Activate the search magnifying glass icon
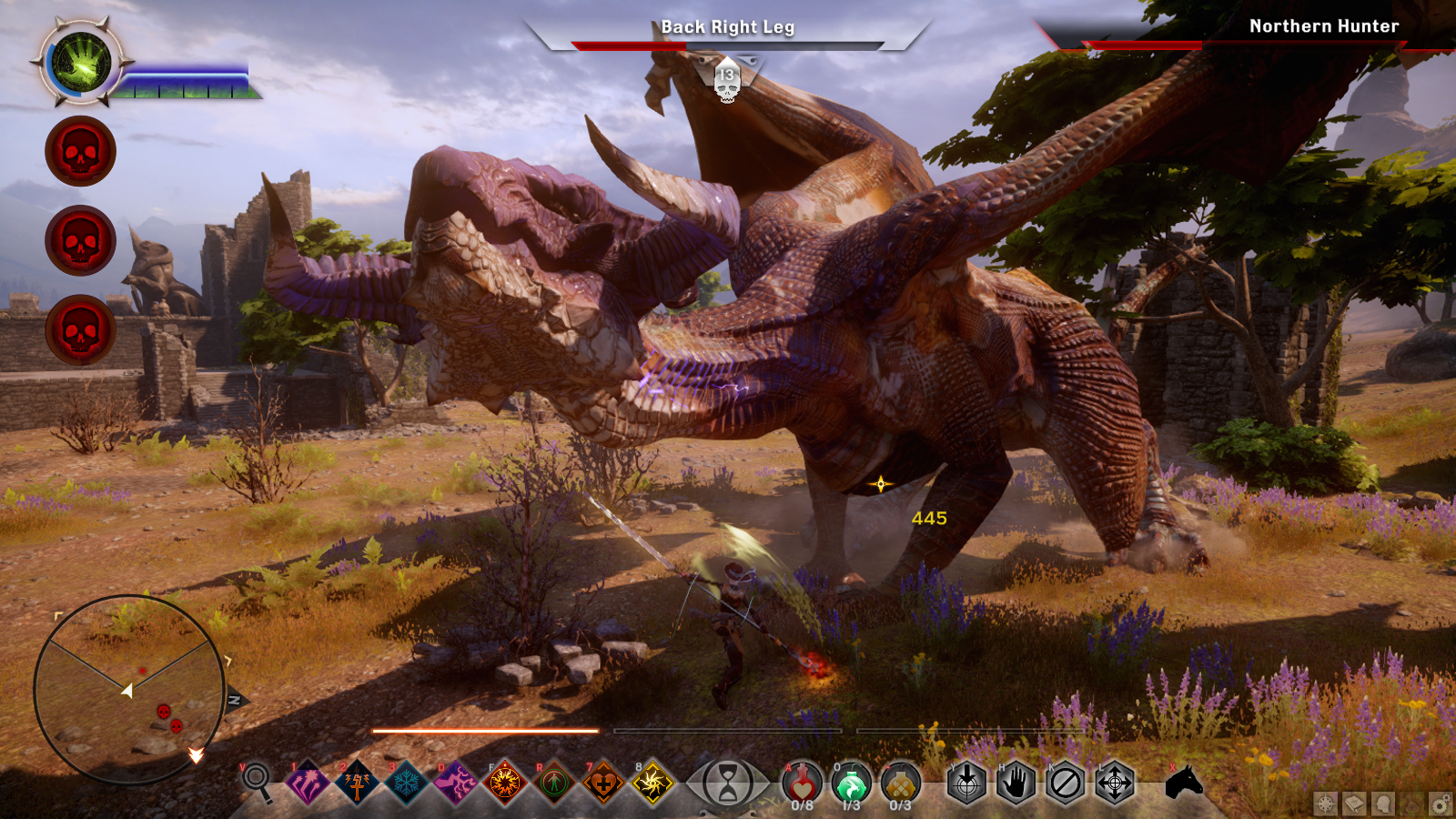Viewport: 1456px width, 819px height. pyautogui.click(x=257, y=780)
